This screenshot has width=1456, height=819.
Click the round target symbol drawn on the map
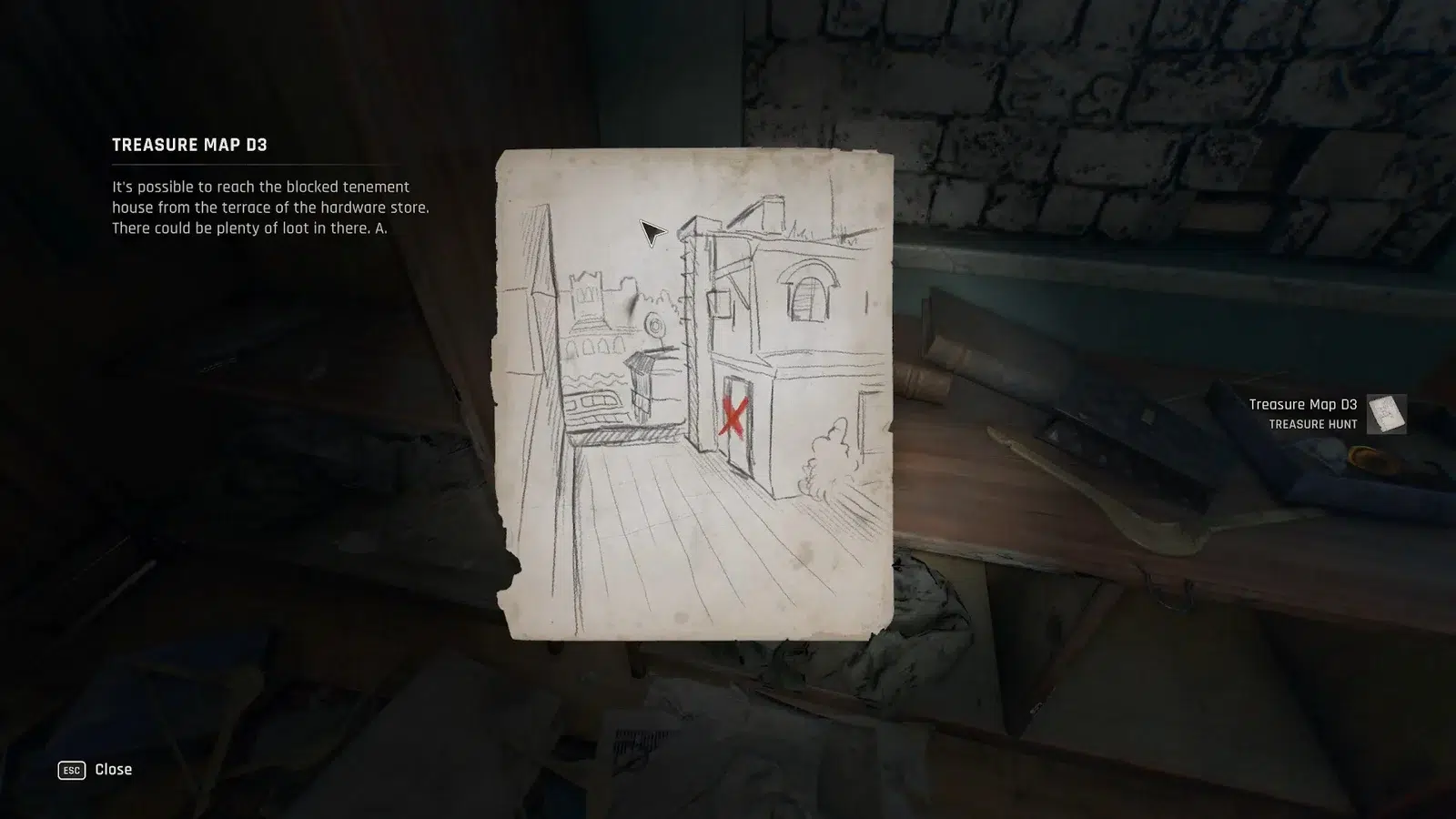click(655, 323)
